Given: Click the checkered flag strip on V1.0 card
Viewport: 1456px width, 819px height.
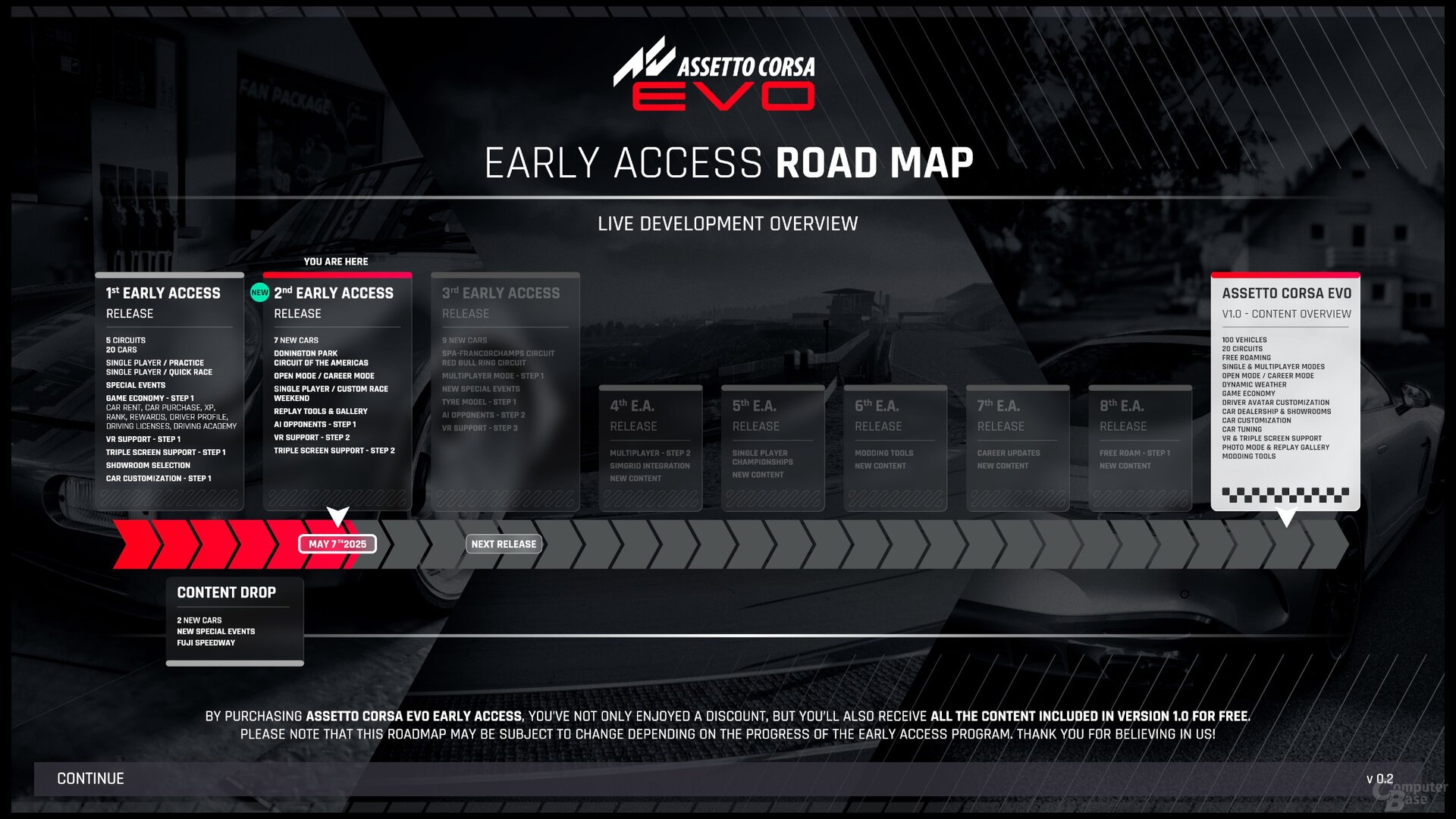Looking at the screenshot, I should pos(1285,494).
